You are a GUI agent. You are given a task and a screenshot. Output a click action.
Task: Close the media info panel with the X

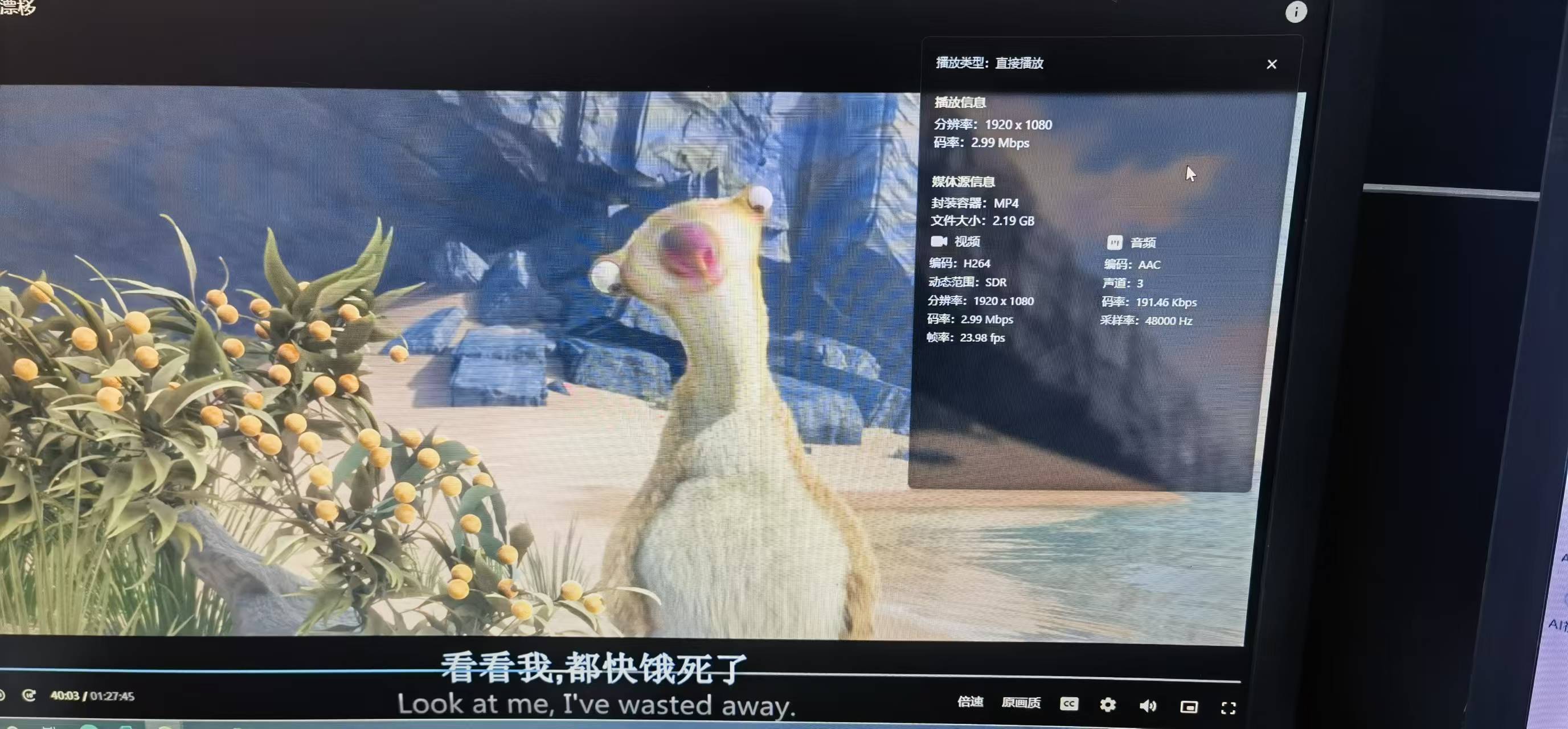tap(1272, 64)
